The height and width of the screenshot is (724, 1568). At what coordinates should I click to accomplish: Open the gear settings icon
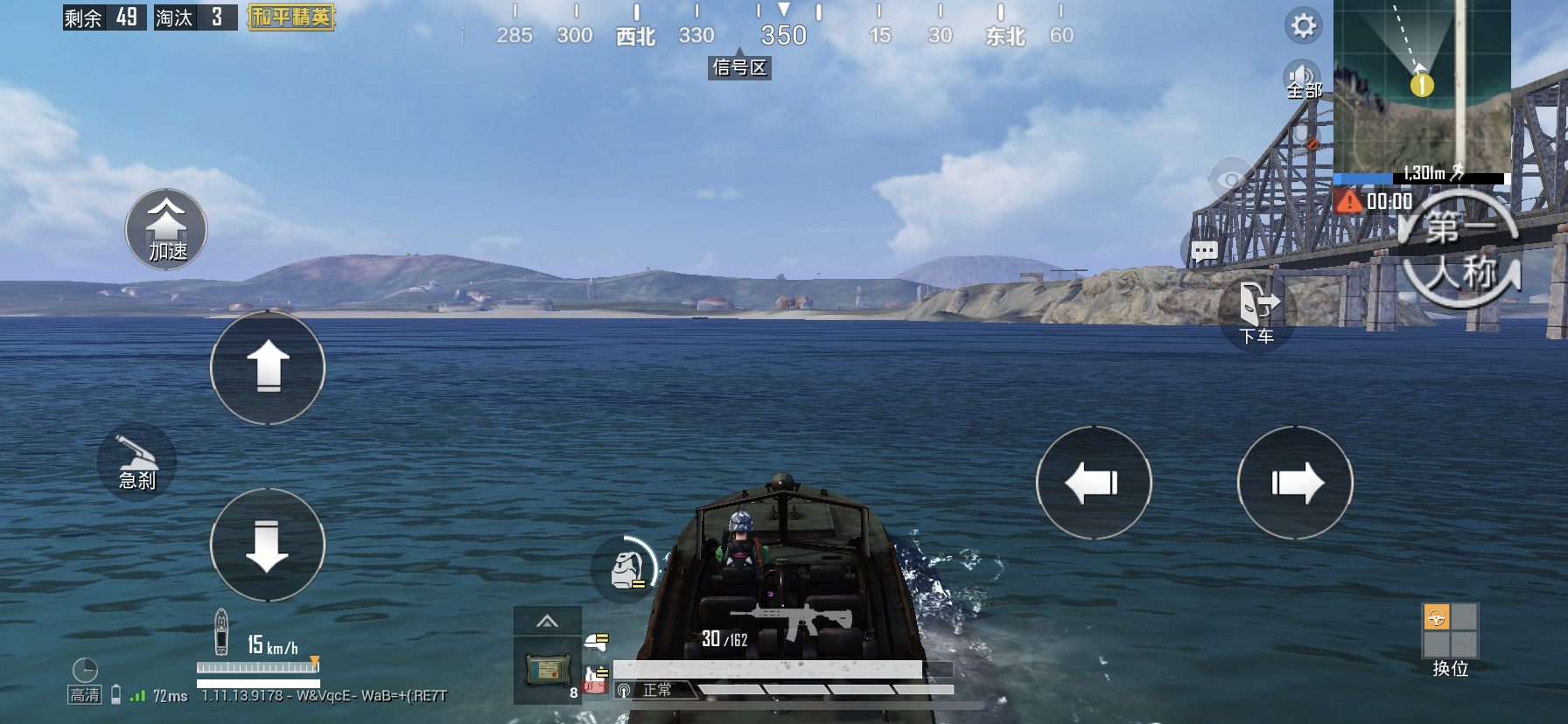[x=1303, y=25]
